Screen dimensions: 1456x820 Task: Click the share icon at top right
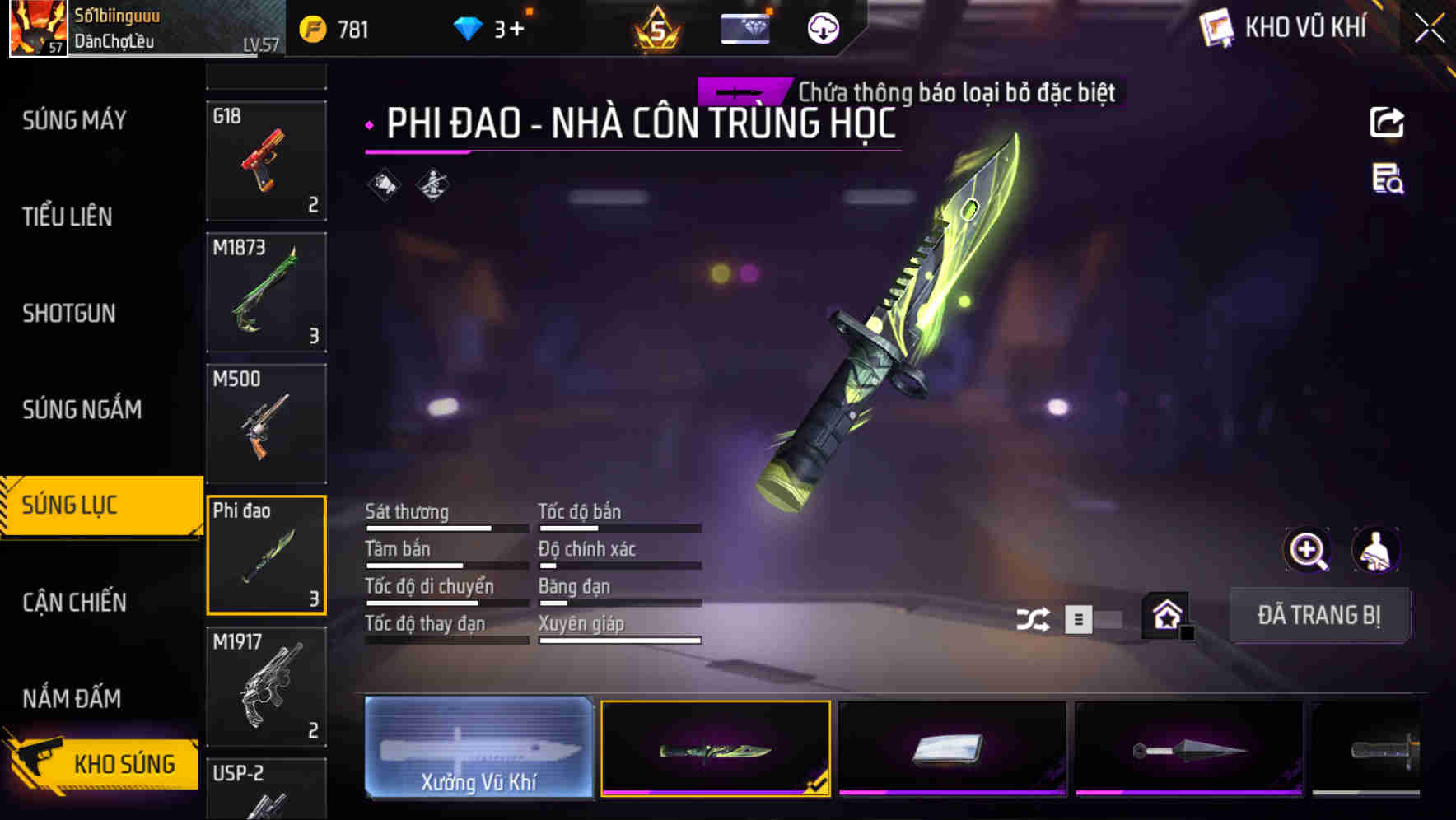[x=1388, y=122]
